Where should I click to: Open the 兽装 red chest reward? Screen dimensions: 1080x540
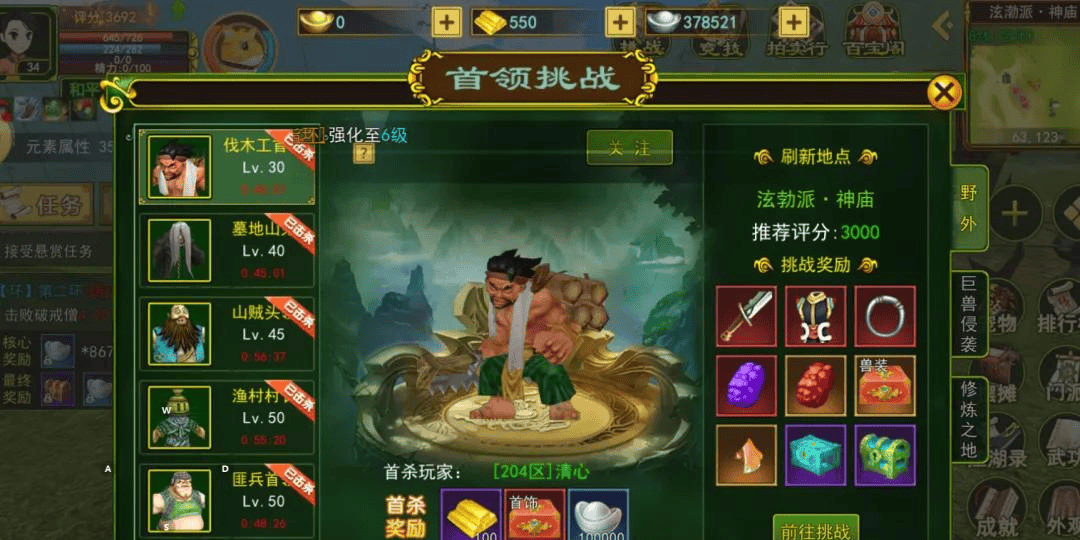[885, 385]
